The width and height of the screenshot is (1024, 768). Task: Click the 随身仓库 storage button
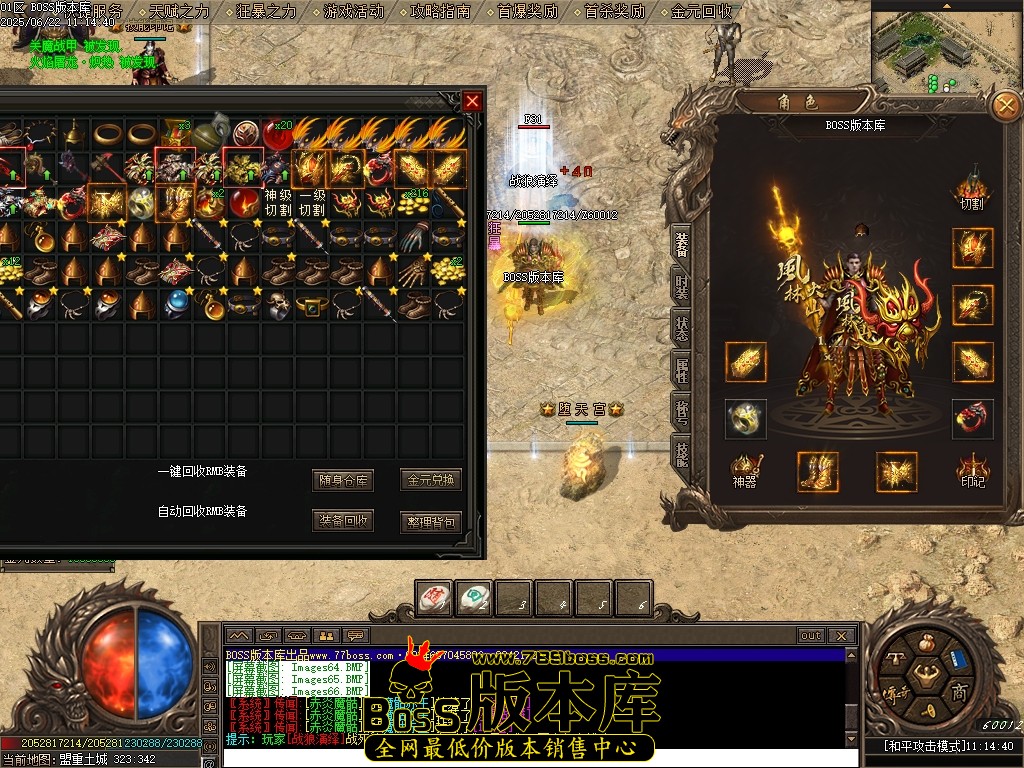point(343,480)
